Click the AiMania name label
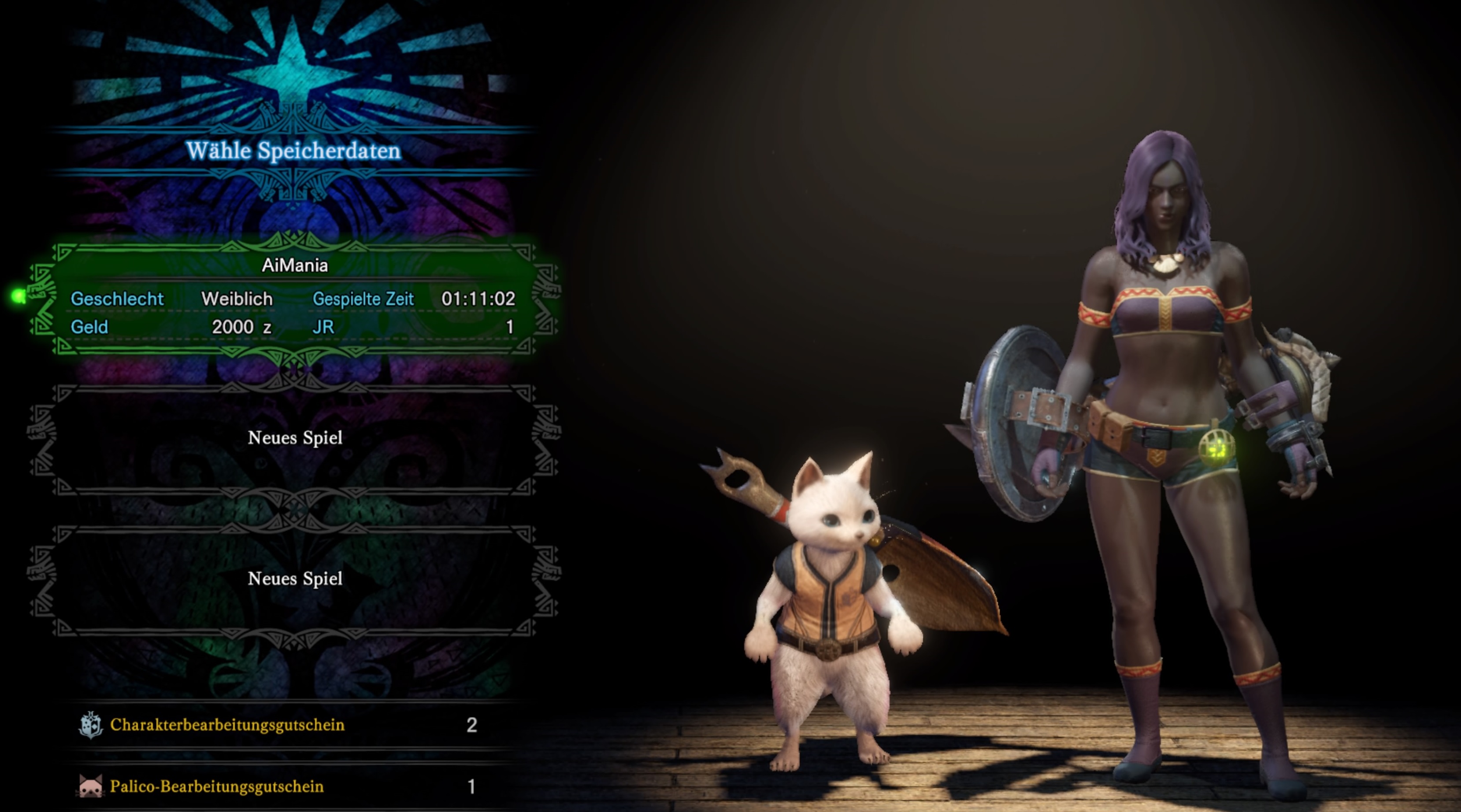Image resolution: width=1461 pixels, height=812 pixels. click(x=295, y=264)
